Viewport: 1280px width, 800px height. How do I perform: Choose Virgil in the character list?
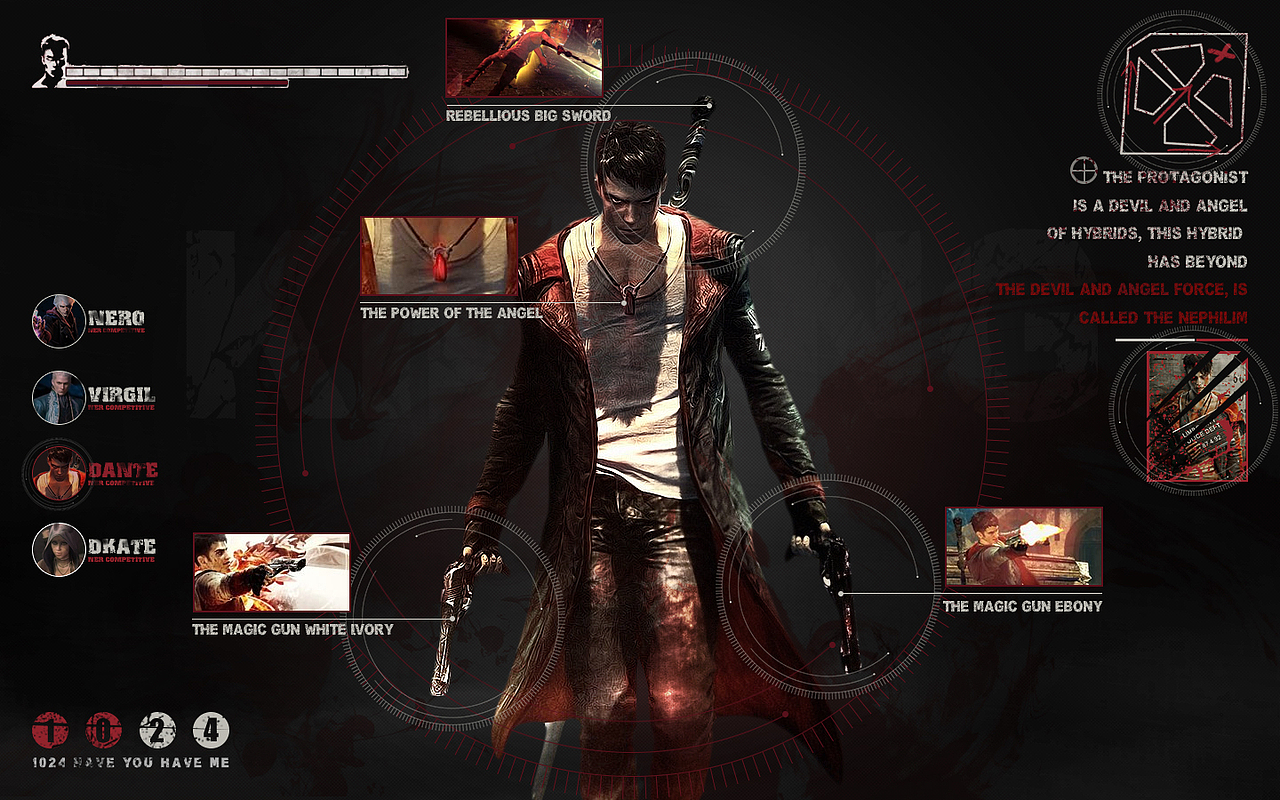pyautogui.click(x=59, y=397)
